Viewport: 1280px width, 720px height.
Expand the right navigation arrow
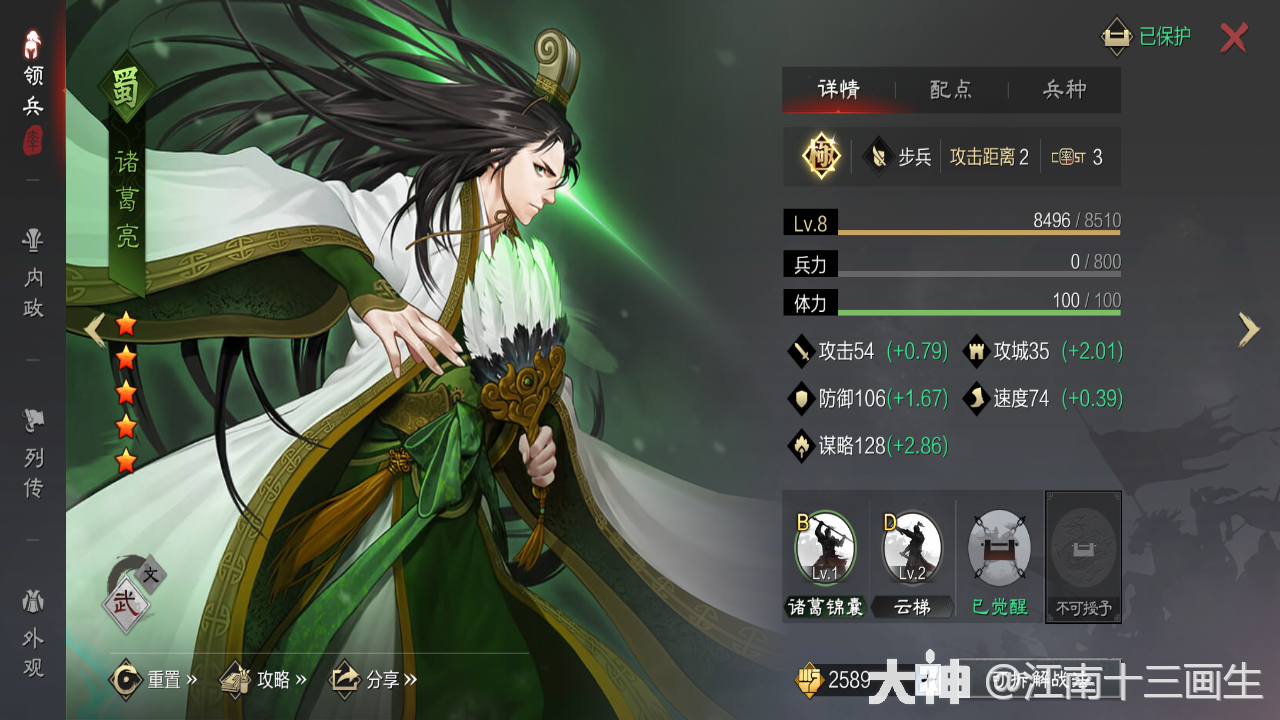(1248, 330)
